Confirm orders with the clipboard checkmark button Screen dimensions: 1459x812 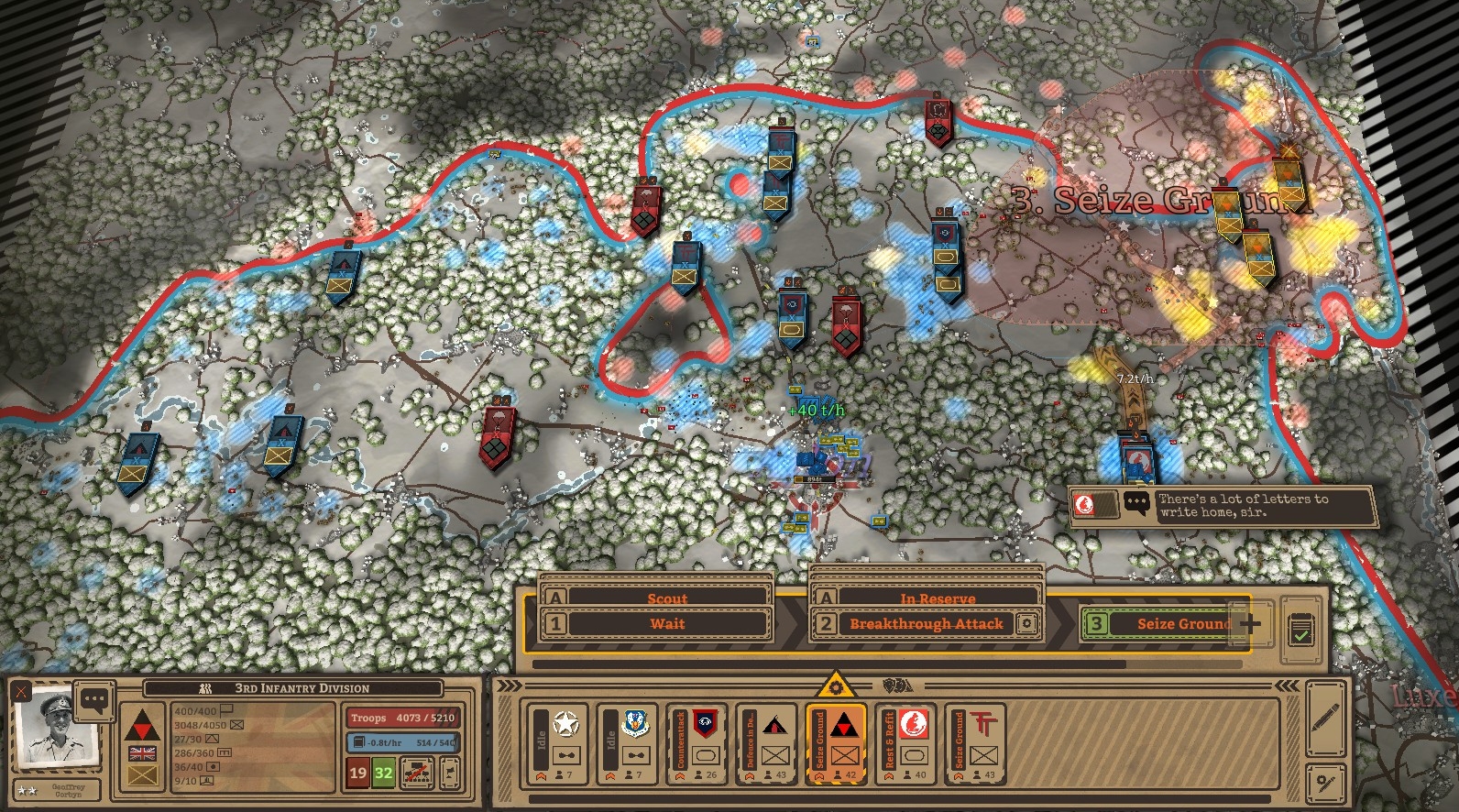pos(1300,631)
